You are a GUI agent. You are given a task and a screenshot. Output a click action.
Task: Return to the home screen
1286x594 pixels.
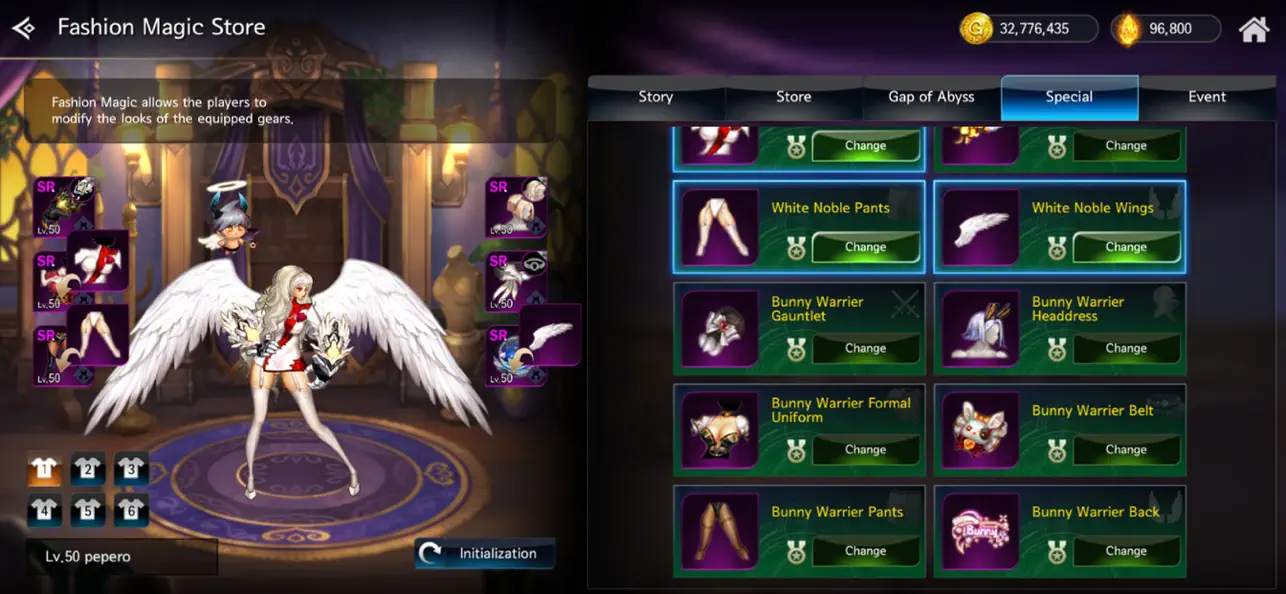pos(1253,29)
